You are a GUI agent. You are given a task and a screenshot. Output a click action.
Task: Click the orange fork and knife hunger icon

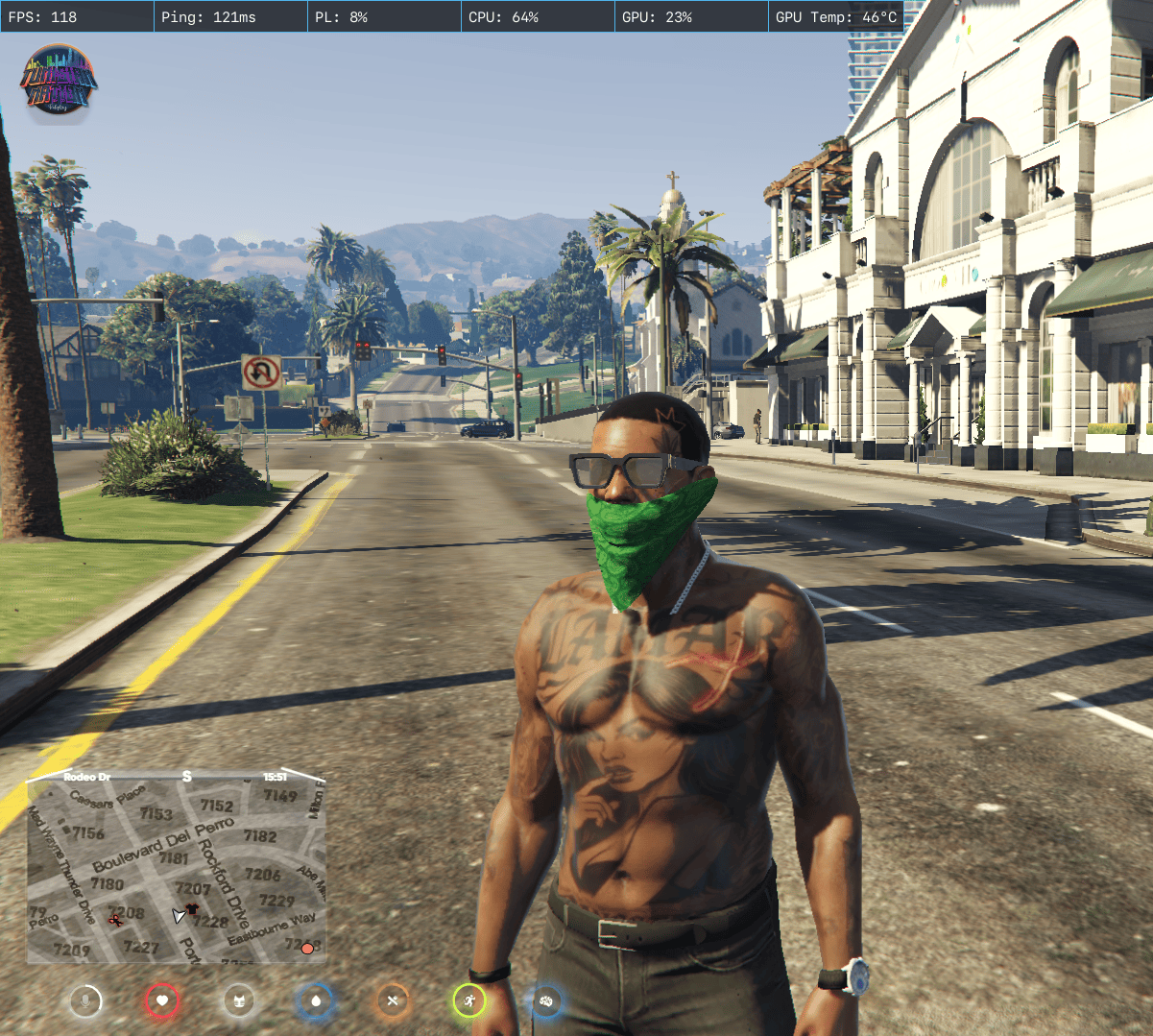pyautogui.click(x=393, y=1001)
